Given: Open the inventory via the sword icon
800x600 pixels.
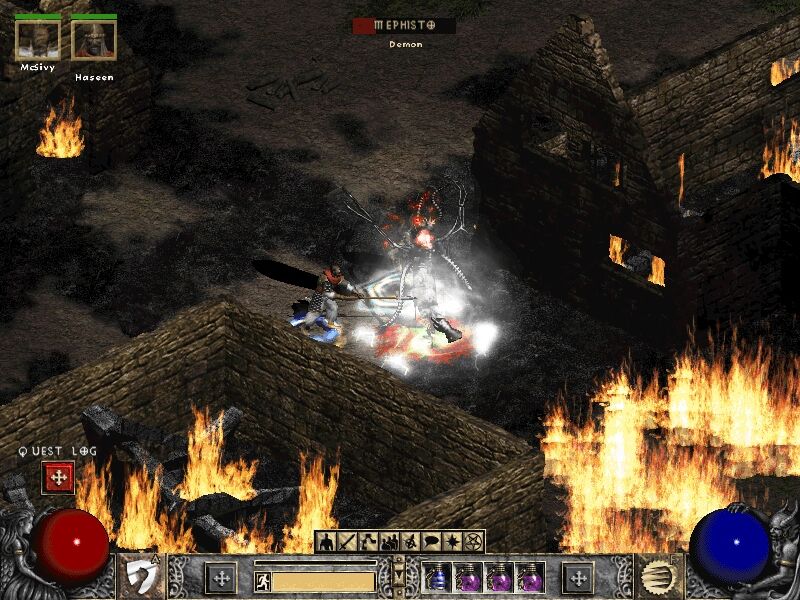Looking at the screenshot, I should [x=347, y=542].
